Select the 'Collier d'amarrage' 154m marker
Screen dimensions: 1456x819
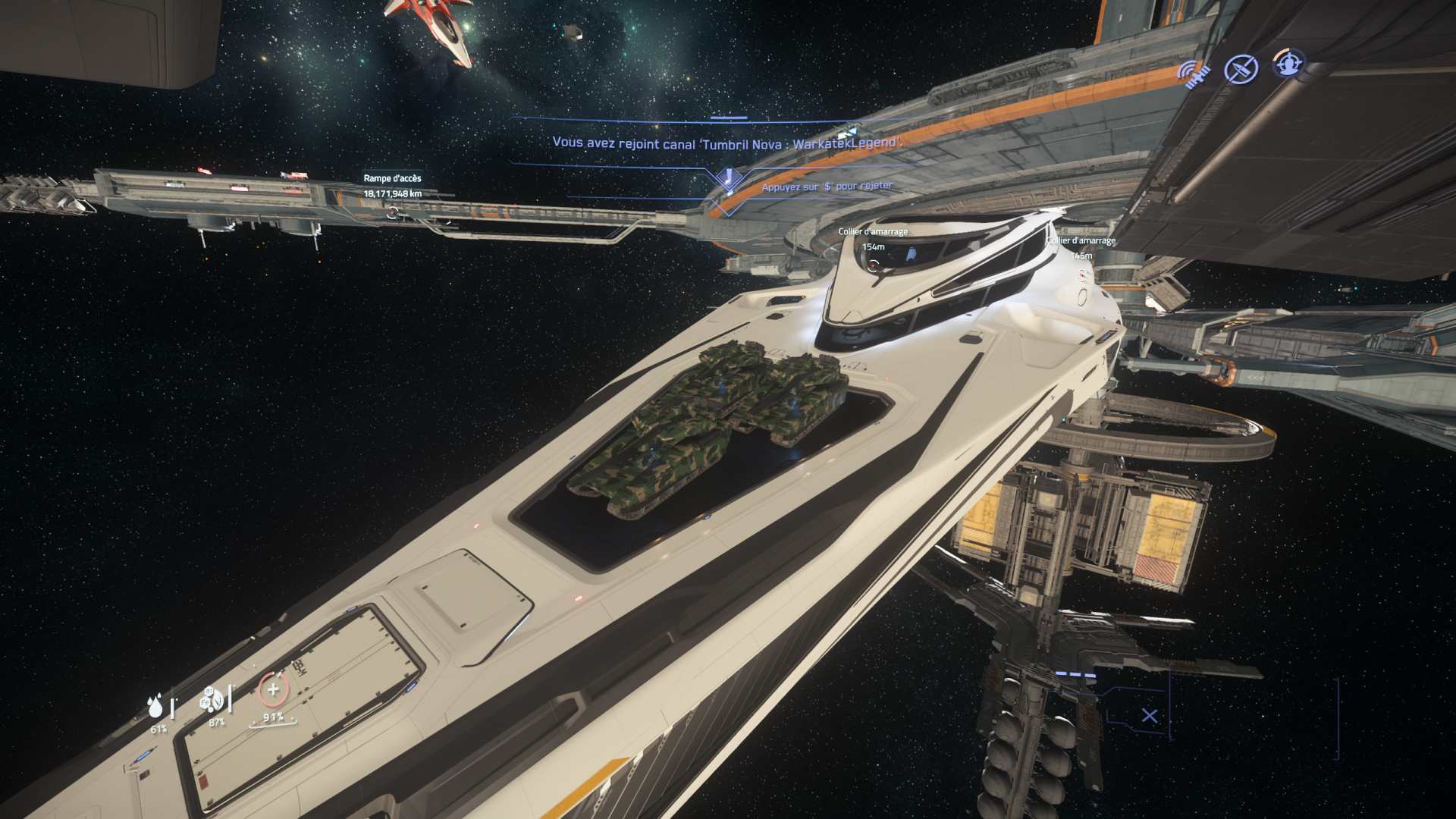point(874,265)
